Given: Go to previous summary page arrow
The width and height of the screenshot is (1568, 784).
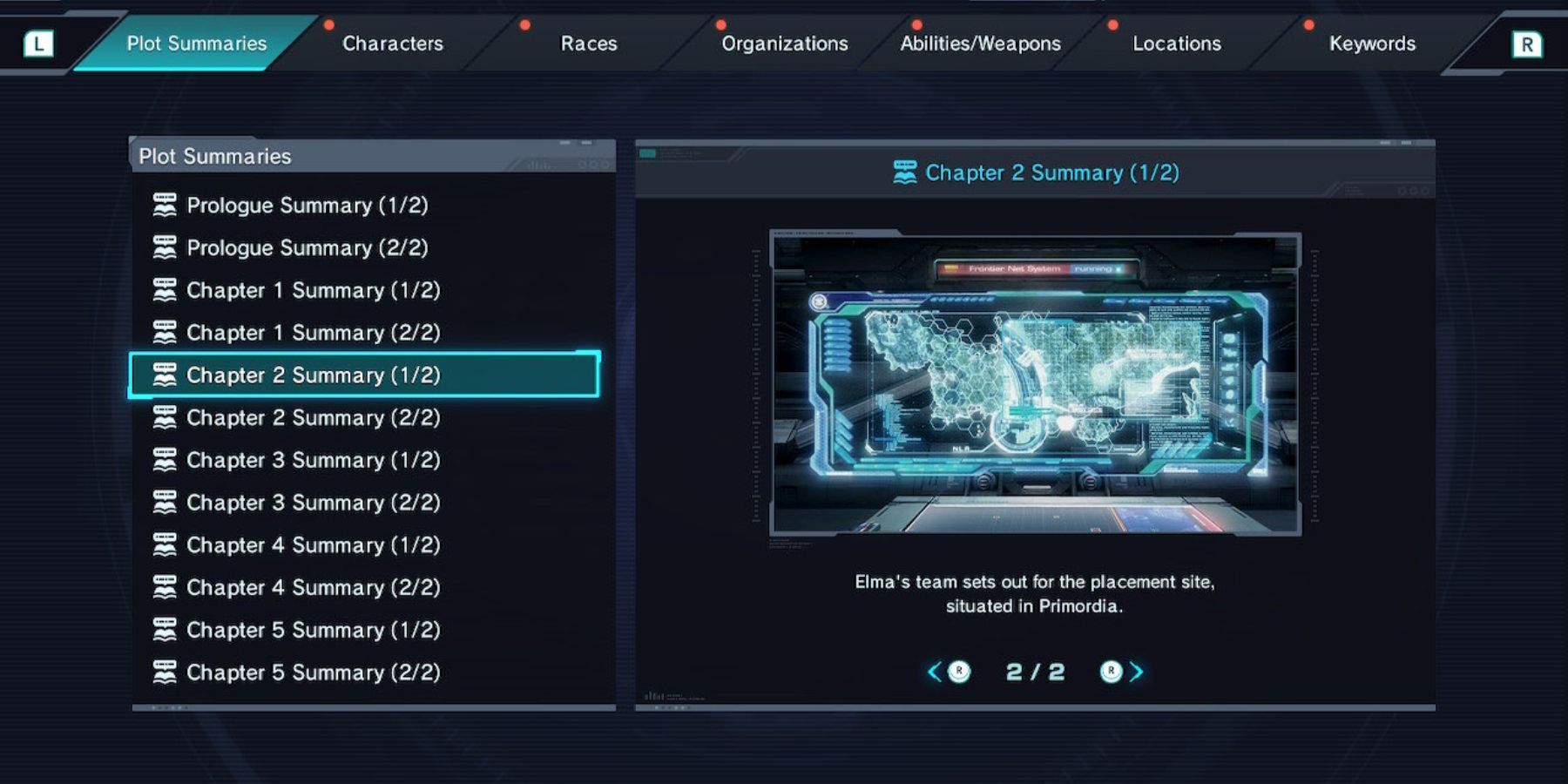Looking at the screenshot, I should point(936,672).
